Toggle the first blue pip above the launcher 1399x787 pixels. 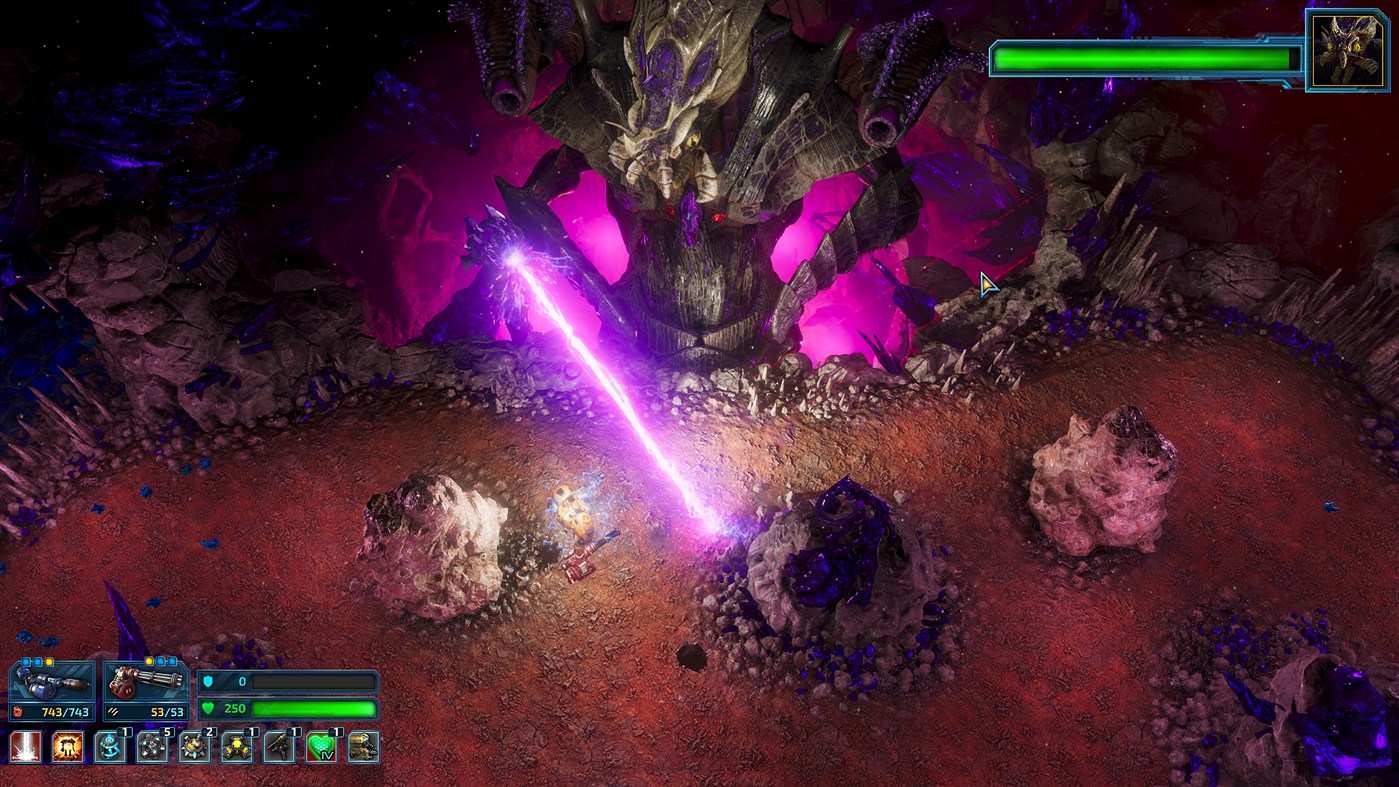click(25, 663)
